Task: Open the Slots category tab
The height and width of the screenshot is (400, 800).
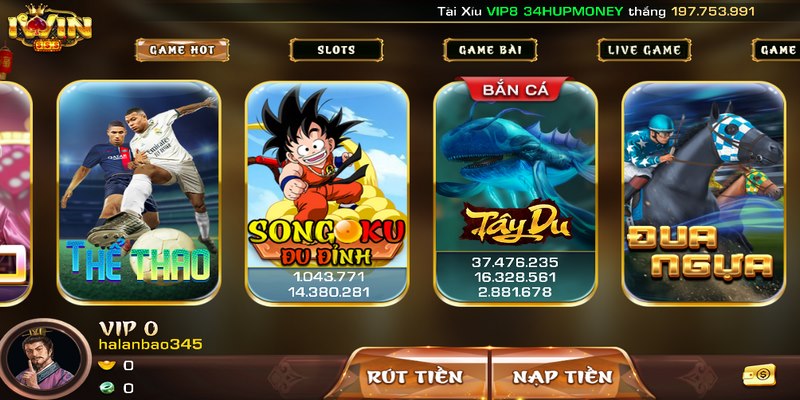Action: pos(336,49)
